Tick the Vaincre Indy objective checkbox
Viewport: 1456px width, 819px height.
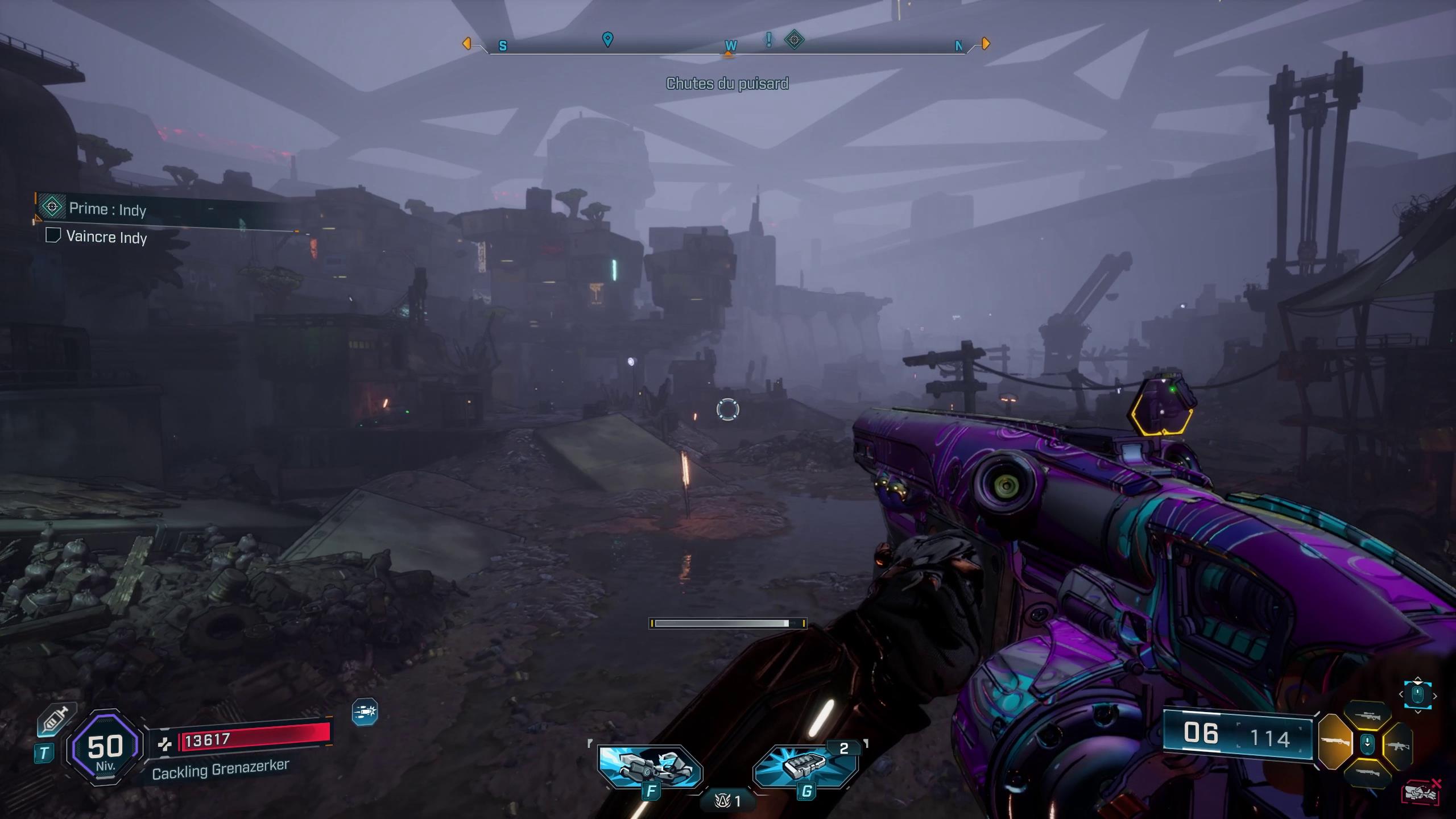53,235
